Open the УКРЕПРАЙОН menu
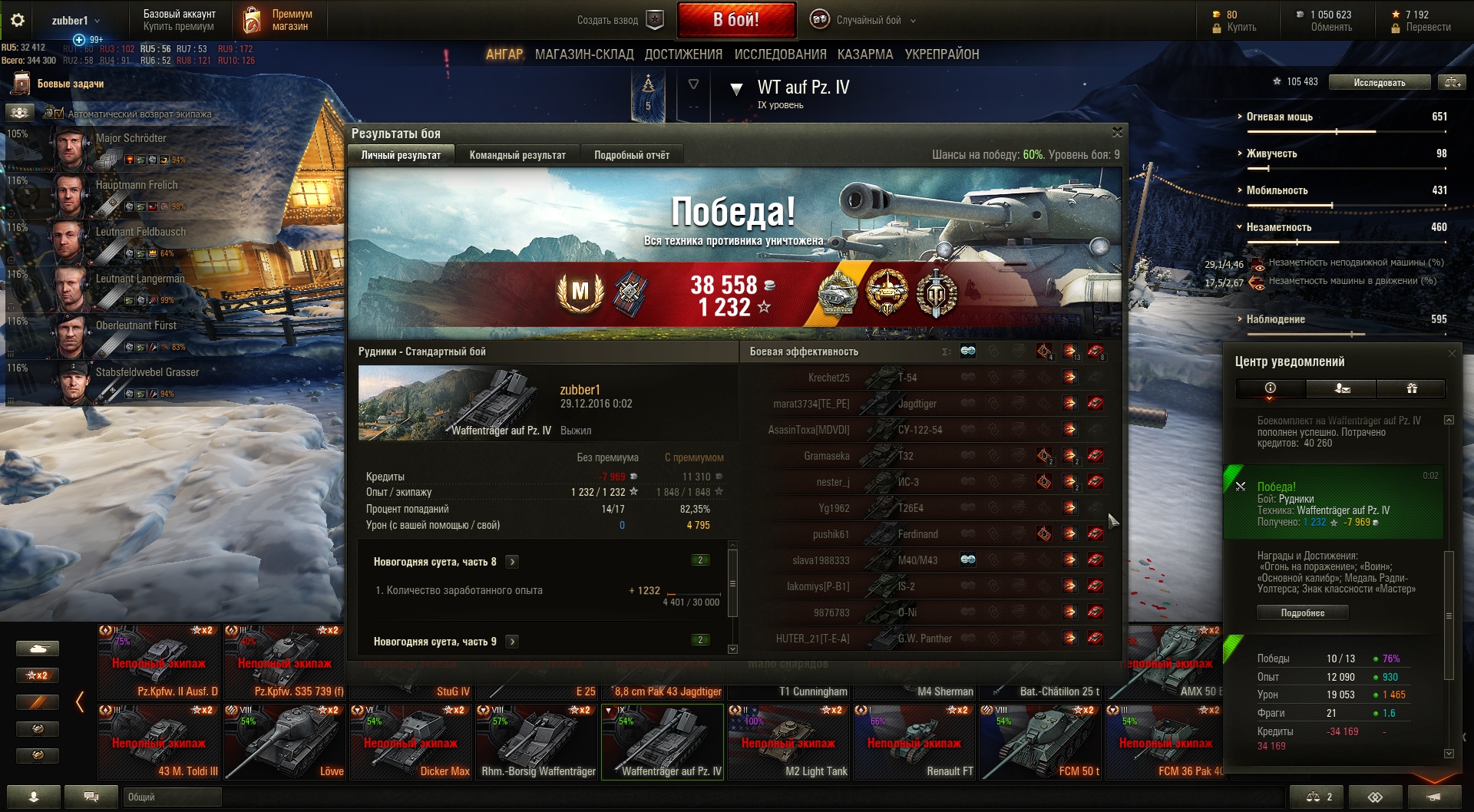This screenshot has width=1474, height=812. (941, 54)
